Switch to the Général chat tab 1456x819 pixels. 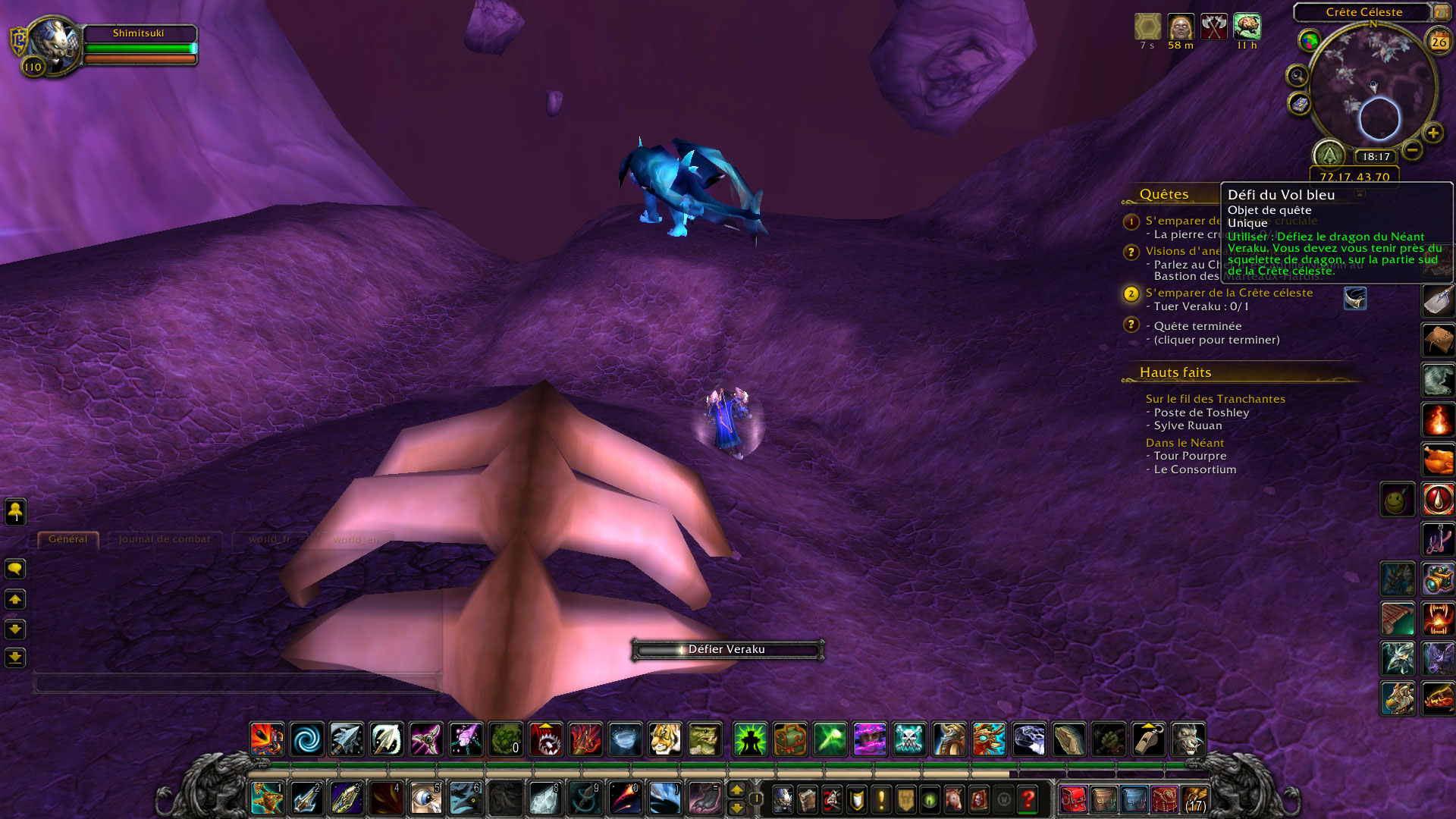(x=67, y=539)
